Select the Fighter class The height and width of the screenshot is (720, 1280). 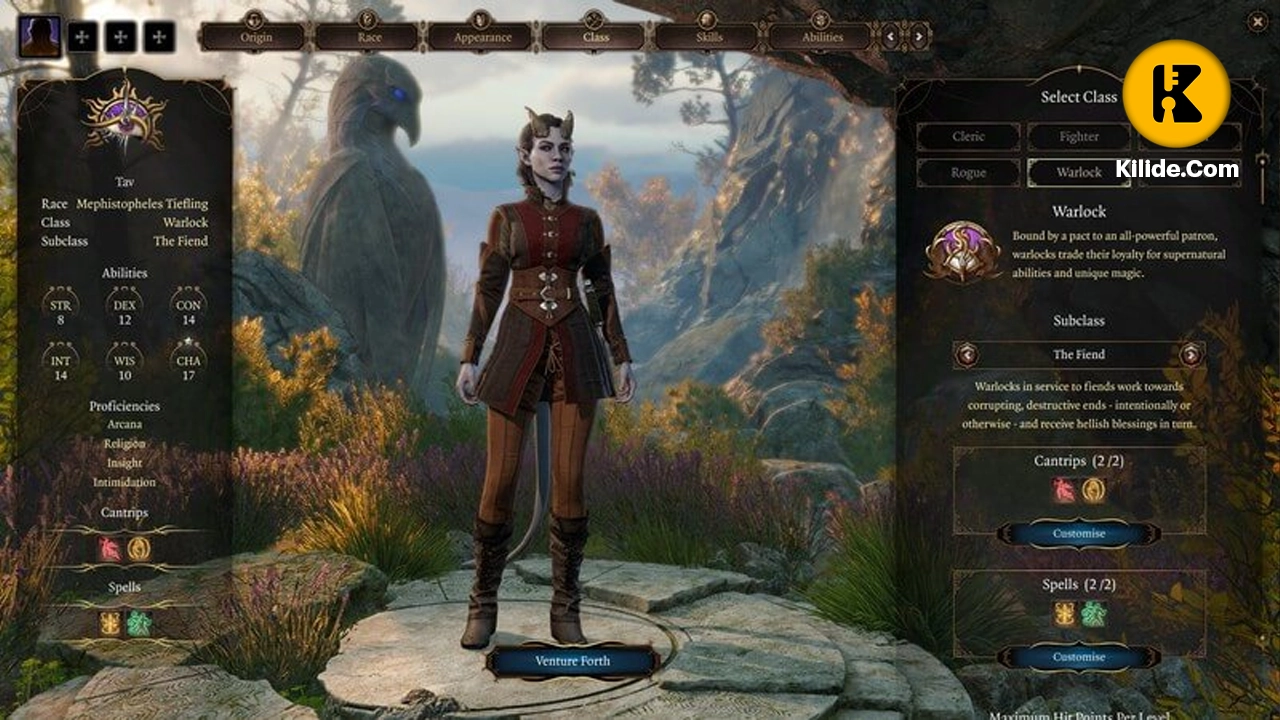(1078, 136)
